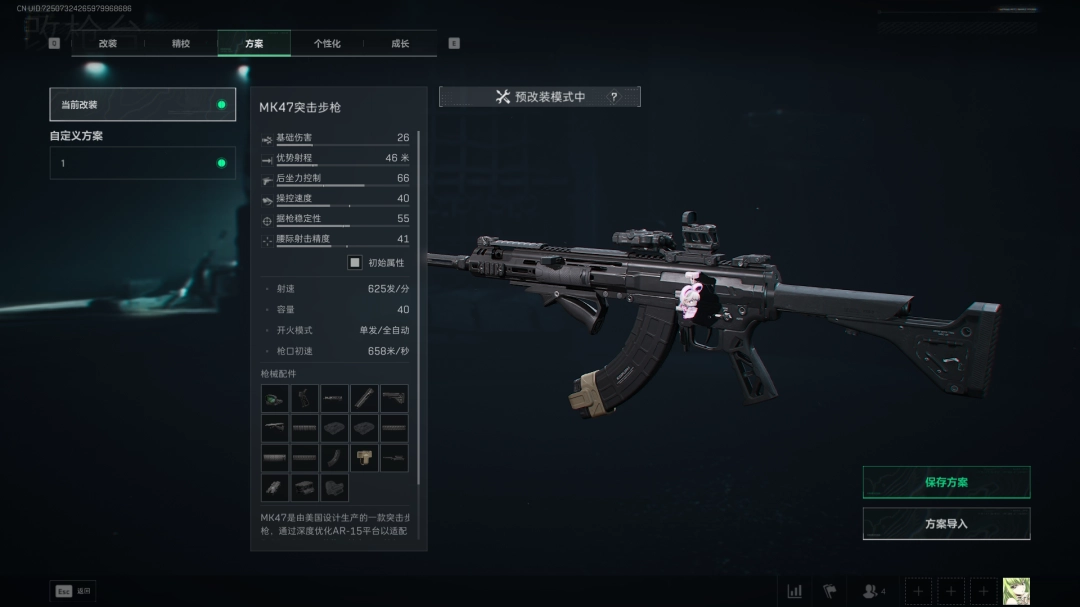Open the 成长 tab
This screenshot has height=607, width=1080.
pyautogui.click(x=400, y=44)
